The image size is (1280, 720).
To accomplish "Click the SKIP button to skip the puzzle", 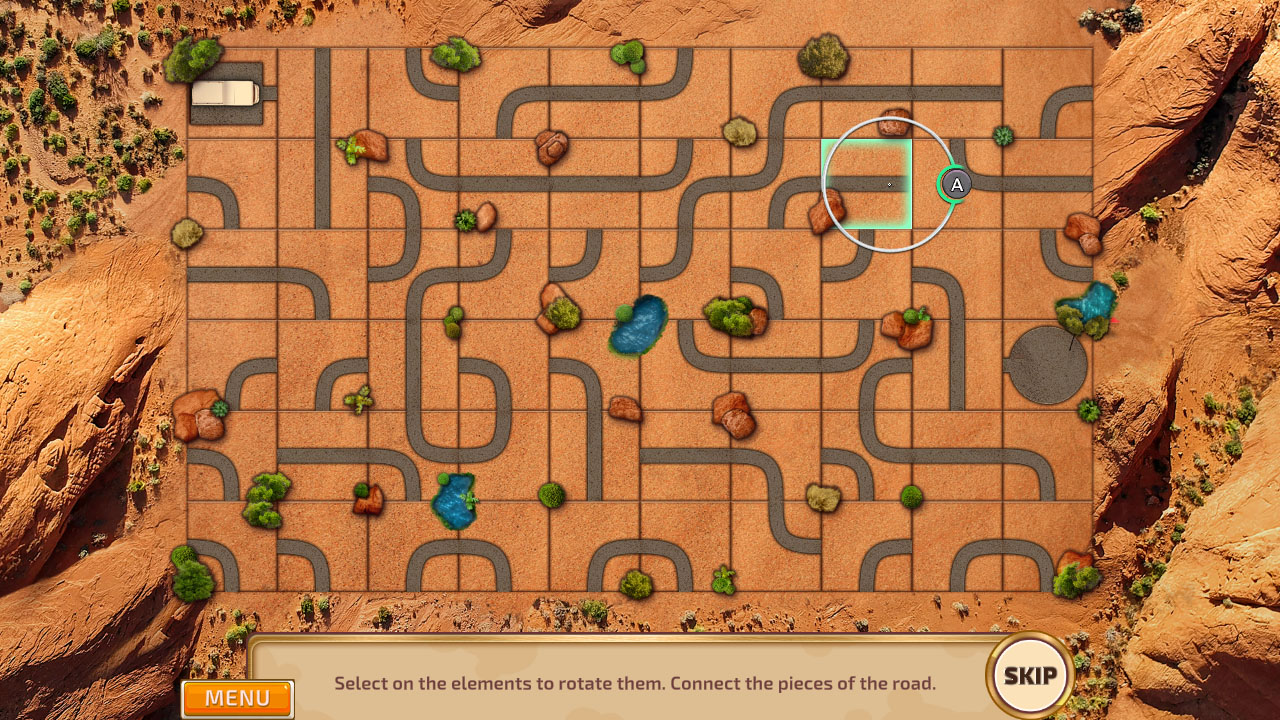I will [1030, 676].
